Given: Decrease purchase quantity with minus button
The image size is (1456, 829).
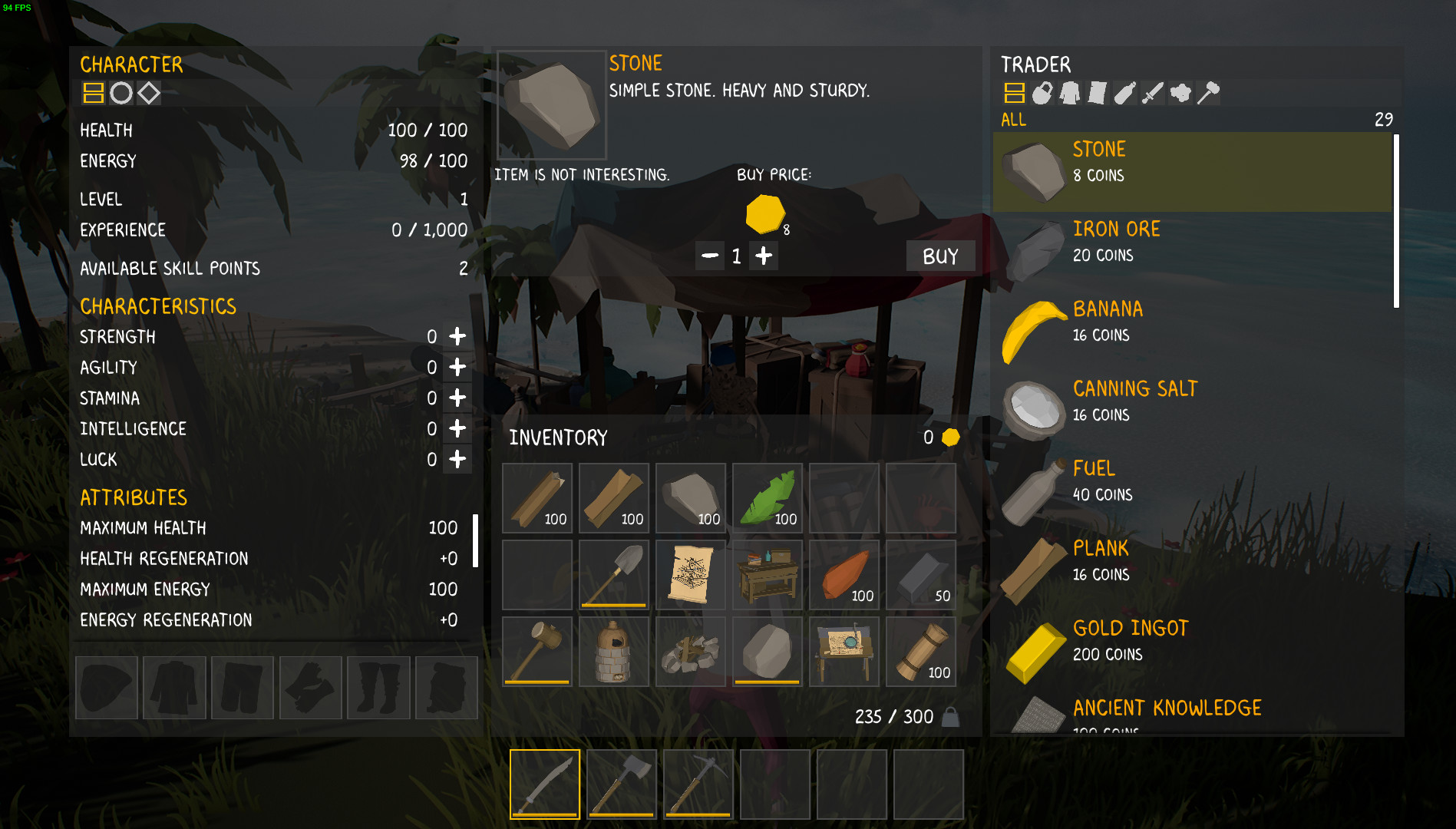Looking at the screenshot, I should (x=711, y=256).
